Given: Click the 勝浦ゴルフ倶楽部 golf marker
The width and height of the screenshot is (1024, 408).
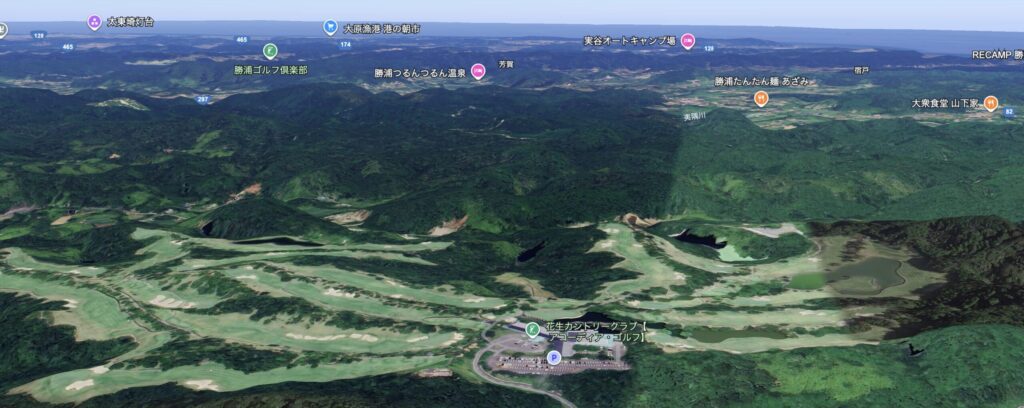Looking at the screenshot, I should point(270,50).
